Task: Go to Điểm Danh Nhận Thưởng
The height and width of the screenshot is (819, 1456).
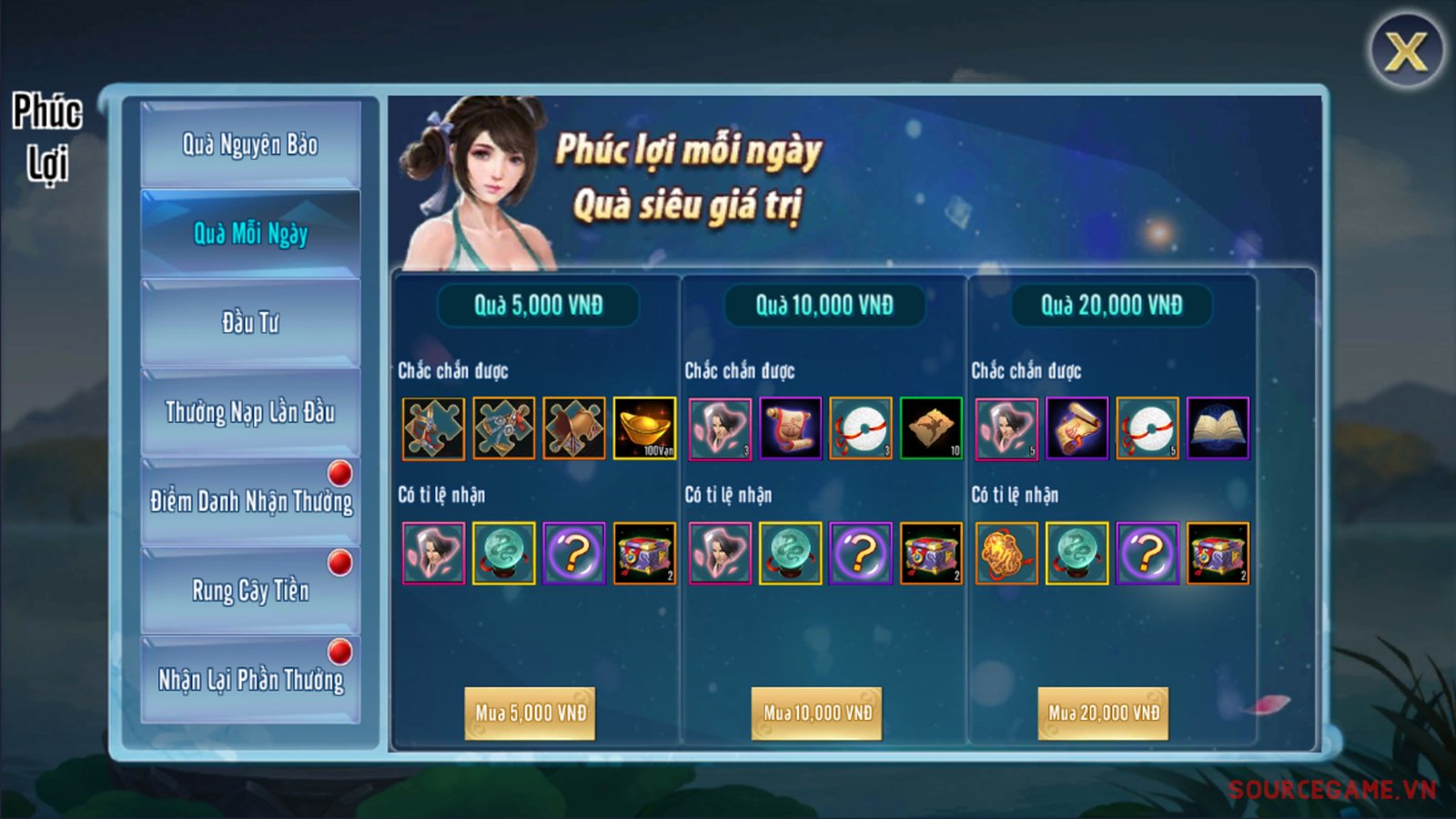Action: 250,501
